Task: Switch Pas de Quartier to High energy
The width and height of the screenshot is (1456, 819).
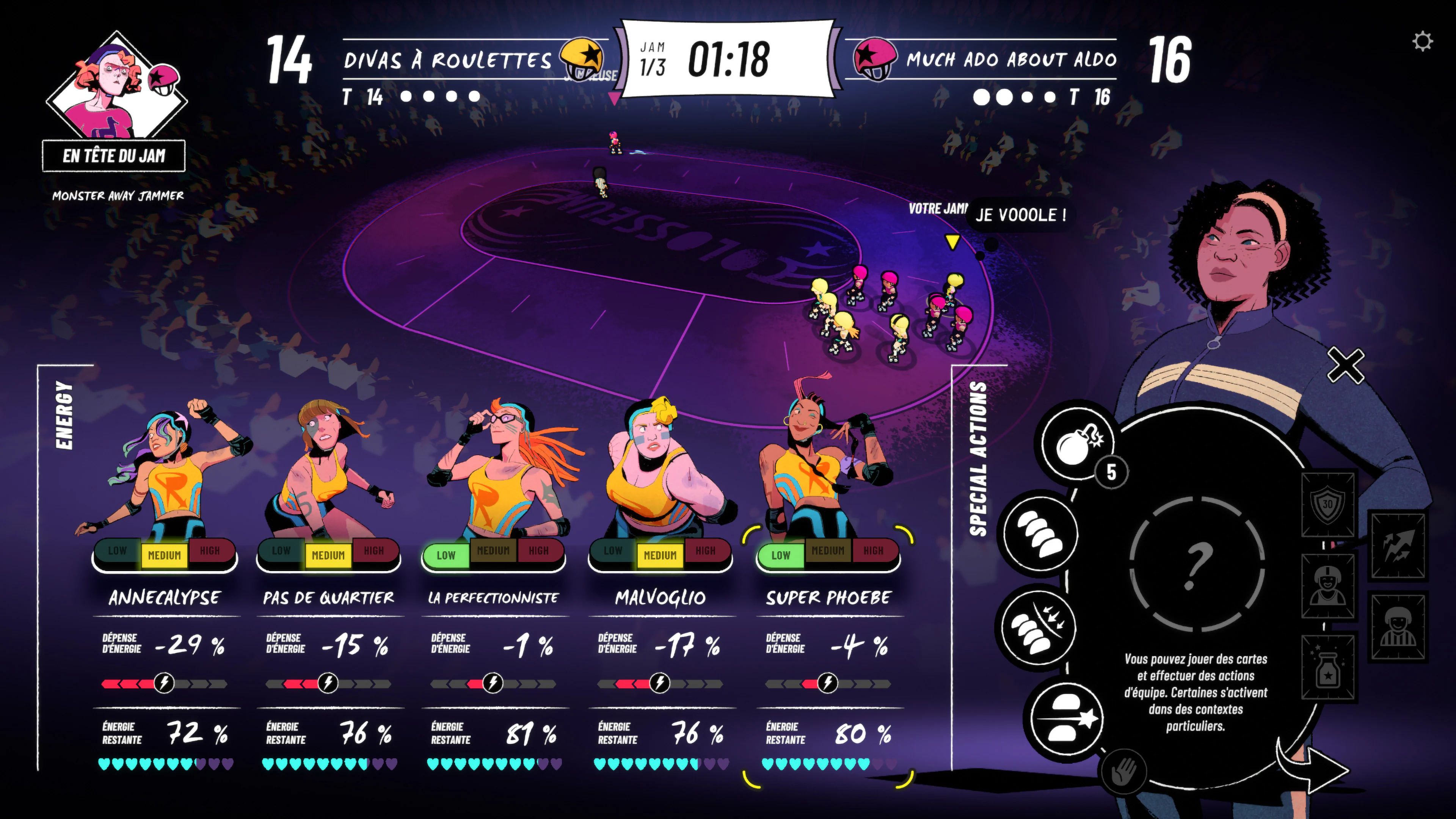Action: pos(373,551)
